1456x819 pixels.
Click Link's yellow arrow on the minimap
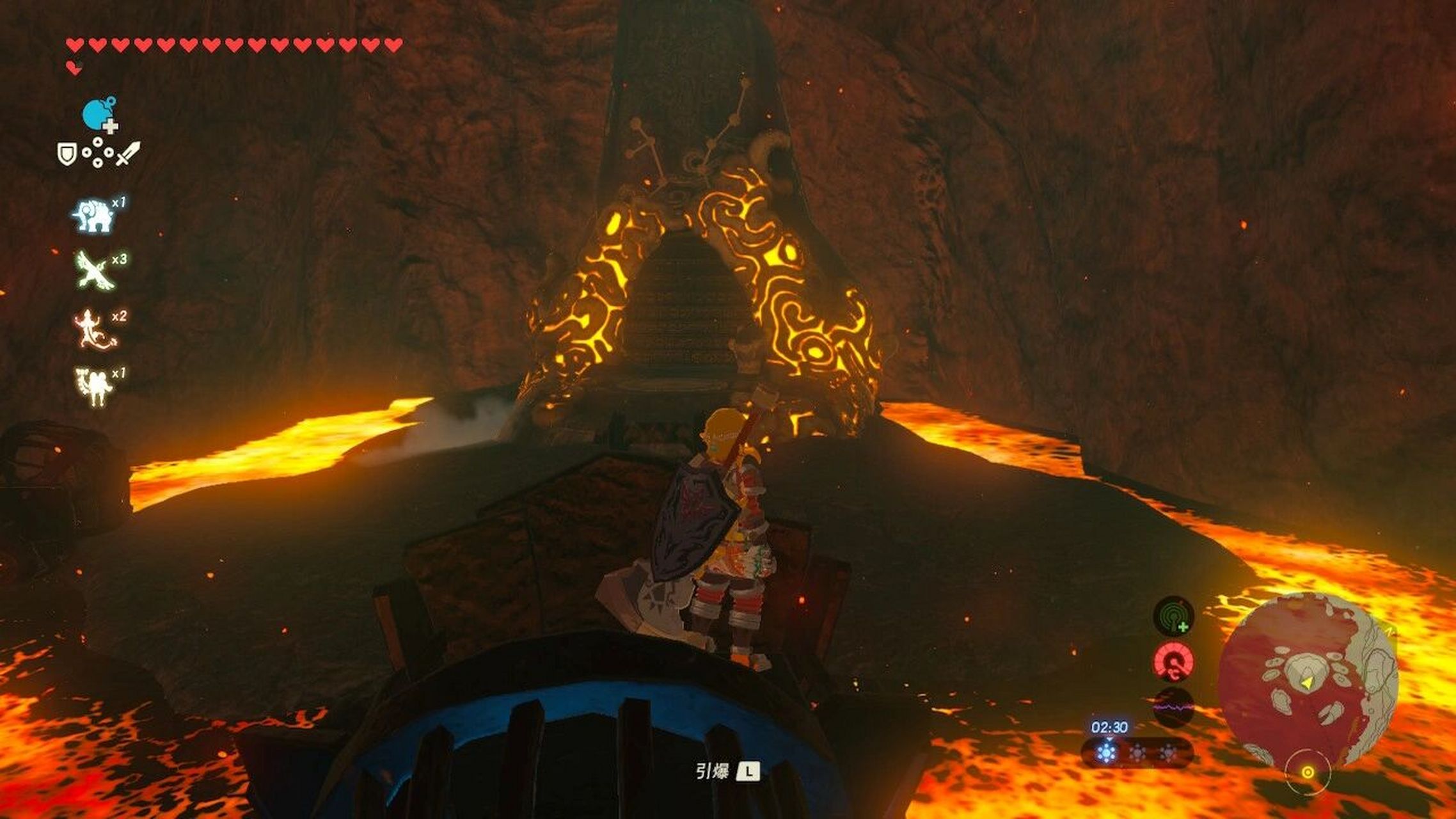pos(1308,683)
